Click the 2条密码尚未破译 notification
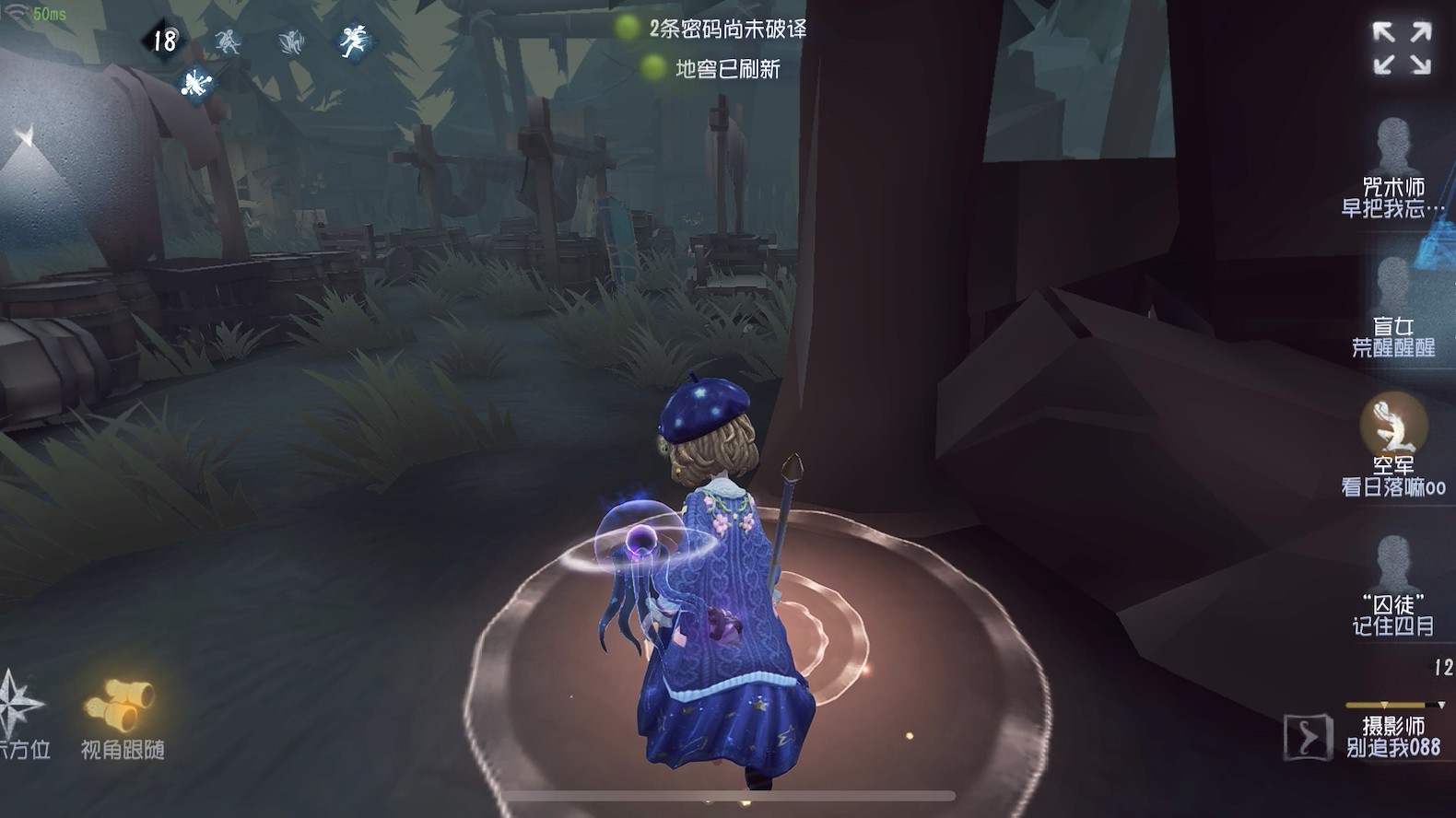The height and width of the screenshot is (818, 1456). tap(728, 29)
